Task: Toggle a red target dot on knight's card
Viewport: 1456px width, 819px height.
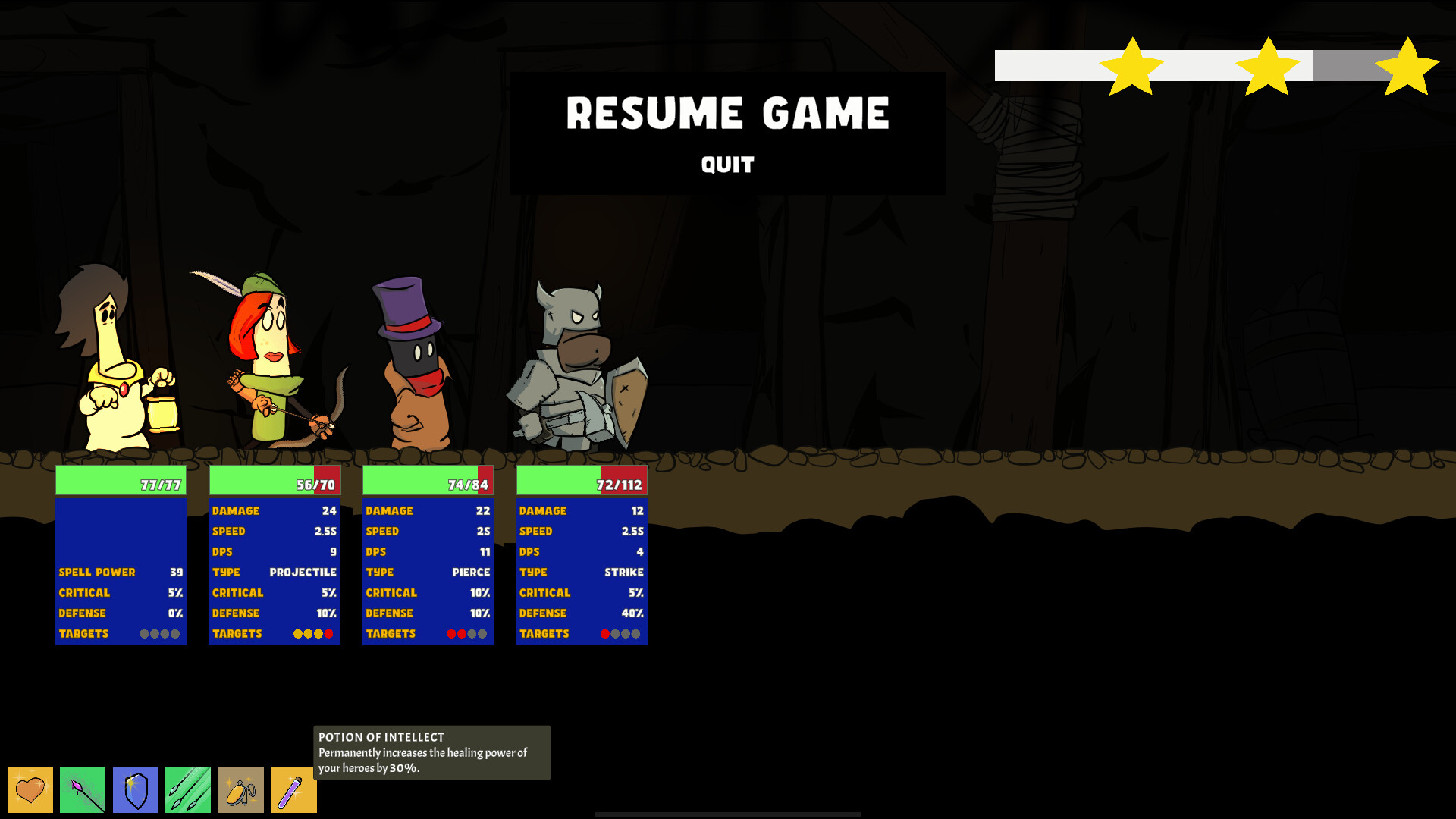Action: [605, 634]
